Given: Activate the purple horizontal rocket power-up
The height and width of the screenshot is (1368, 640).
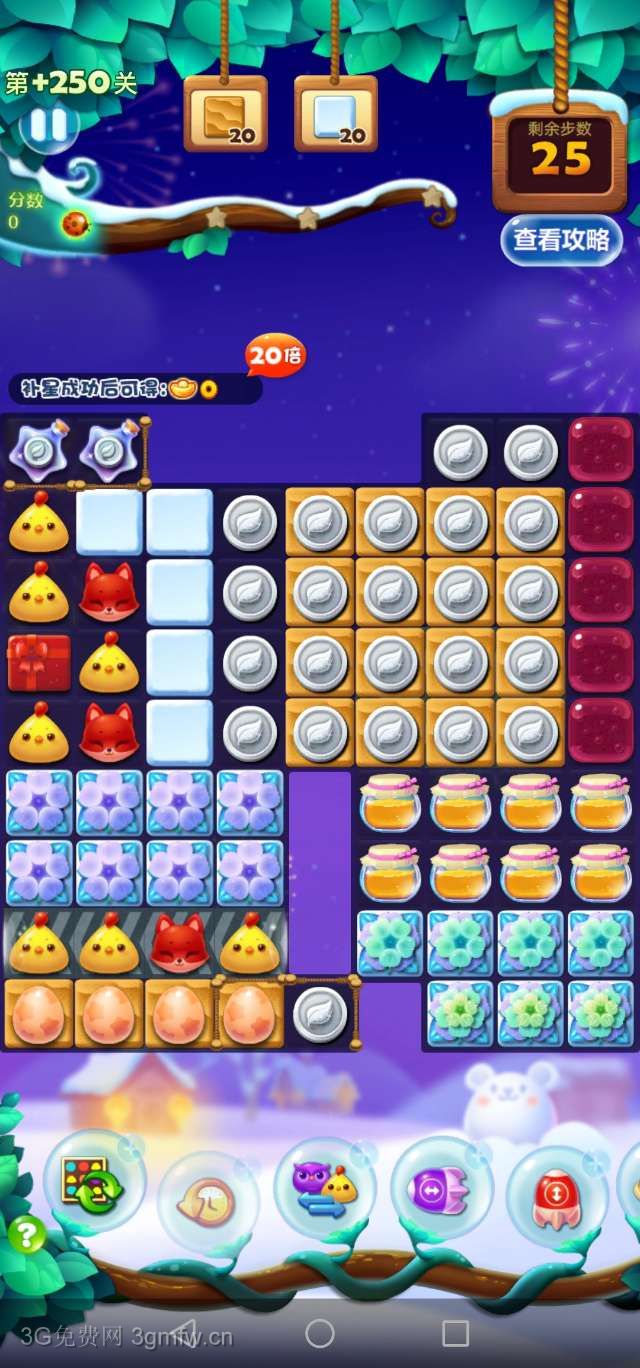Looking at the screenshot, I should tap(440, 1190).
